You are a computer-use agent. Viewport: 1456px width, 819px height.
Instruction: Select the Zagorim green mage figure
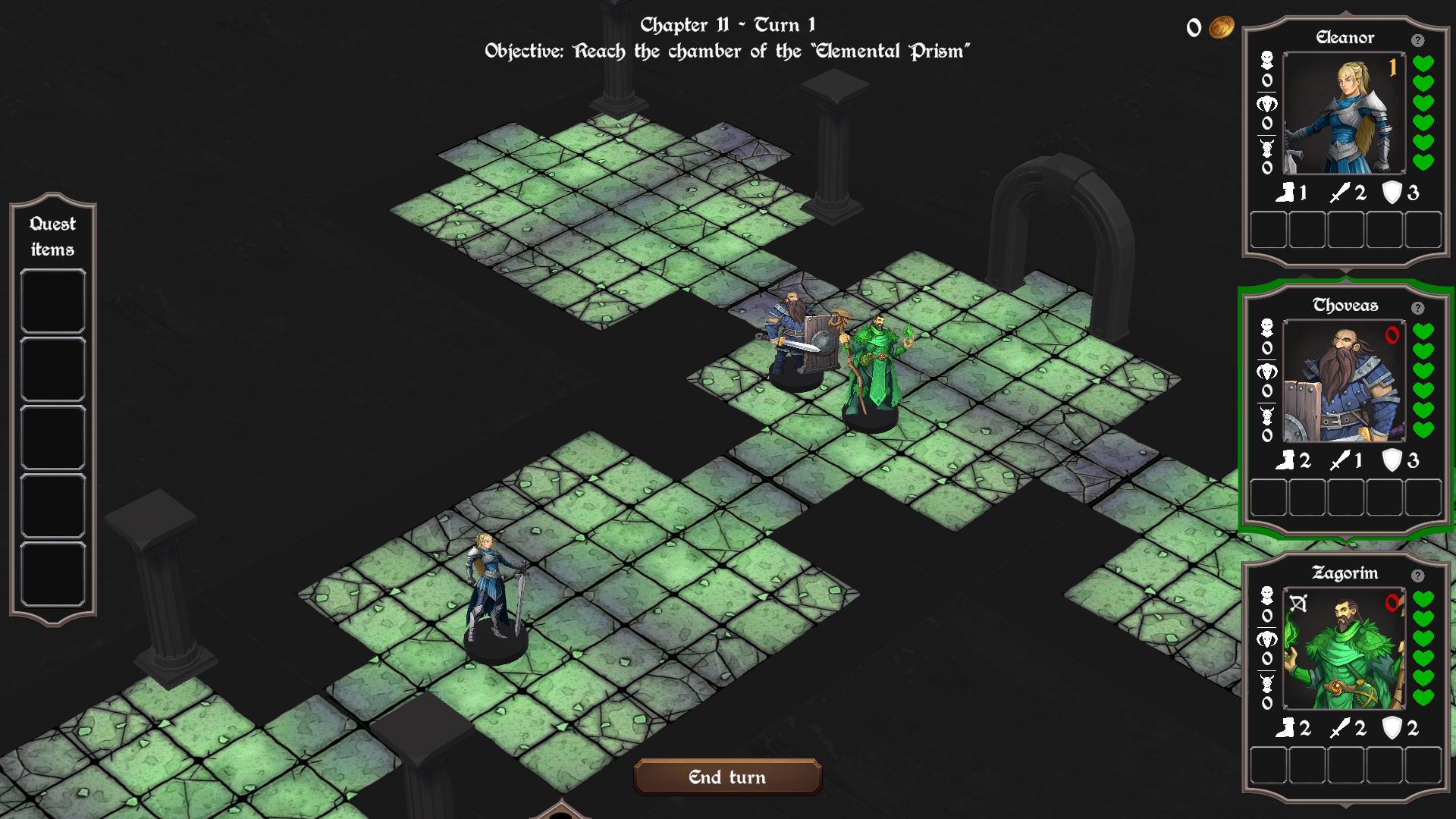874,368
